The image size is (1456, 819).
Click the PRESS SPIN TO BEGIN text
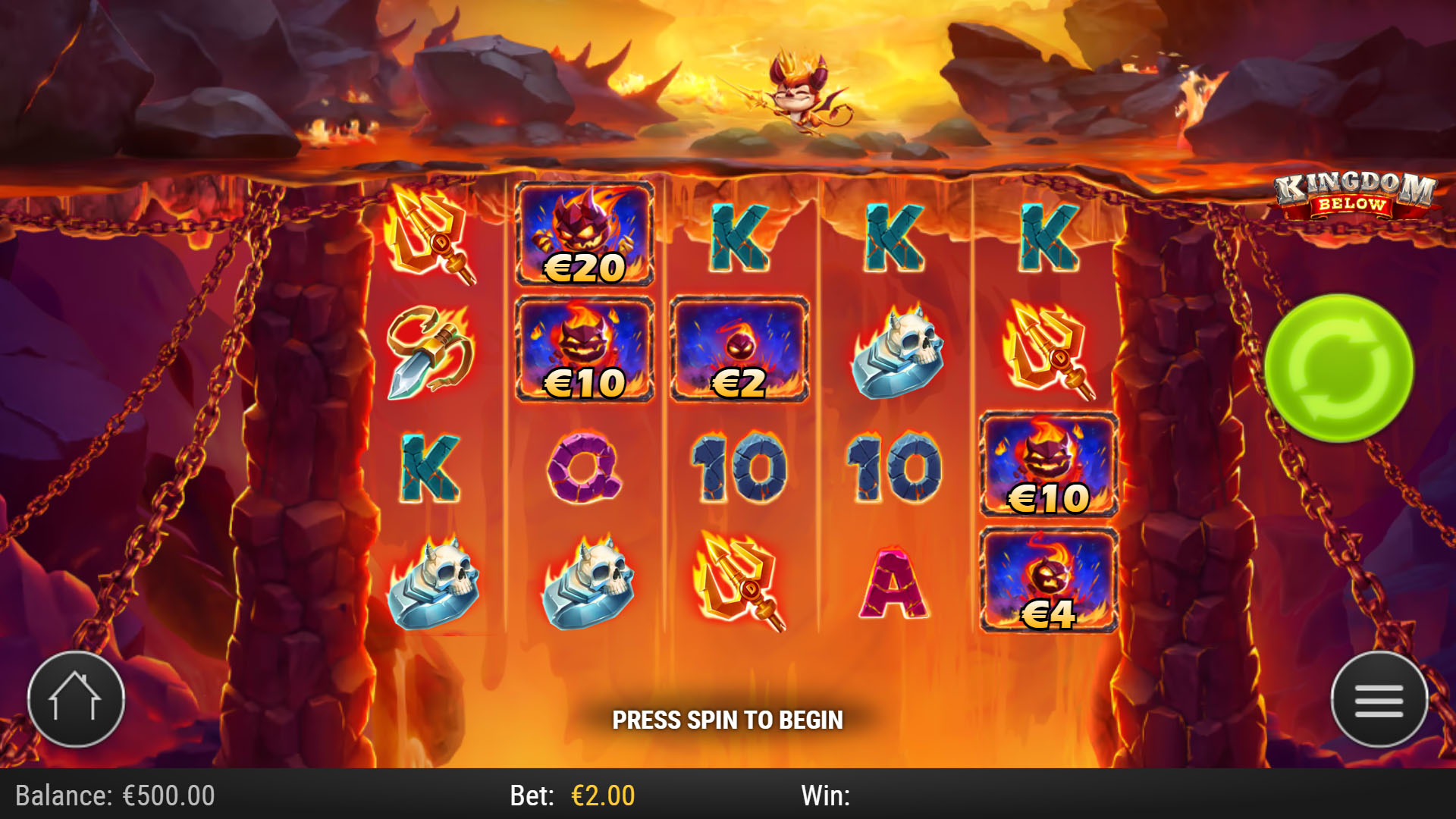click(x=728, y=721)
